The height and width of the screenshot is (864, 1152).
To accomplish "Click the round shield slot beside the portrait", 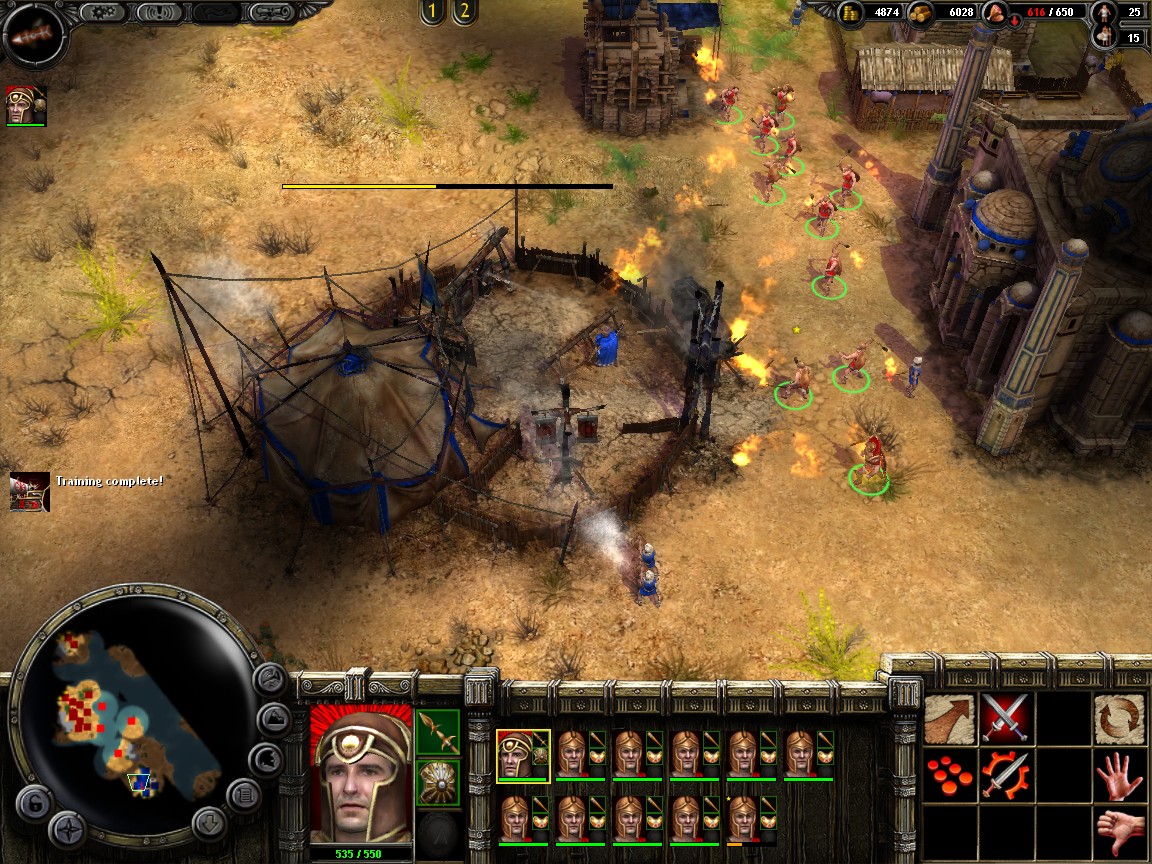I will pos(438,781).
